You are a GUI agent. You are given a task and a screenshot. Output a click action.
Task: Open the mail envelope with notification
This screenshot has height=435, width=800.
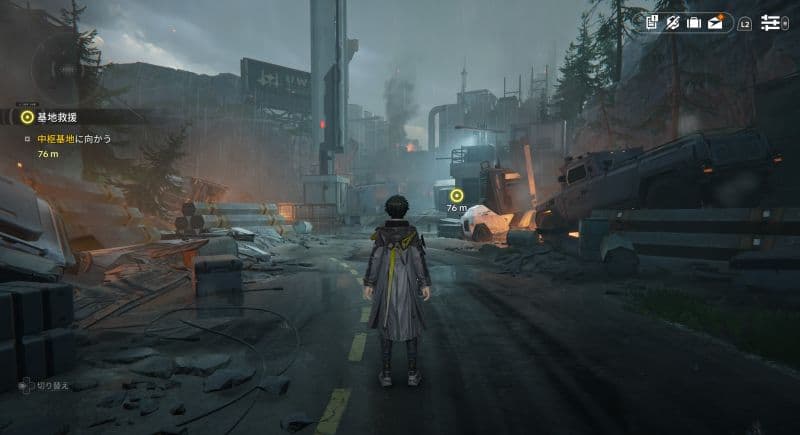[x=716, y=22]
